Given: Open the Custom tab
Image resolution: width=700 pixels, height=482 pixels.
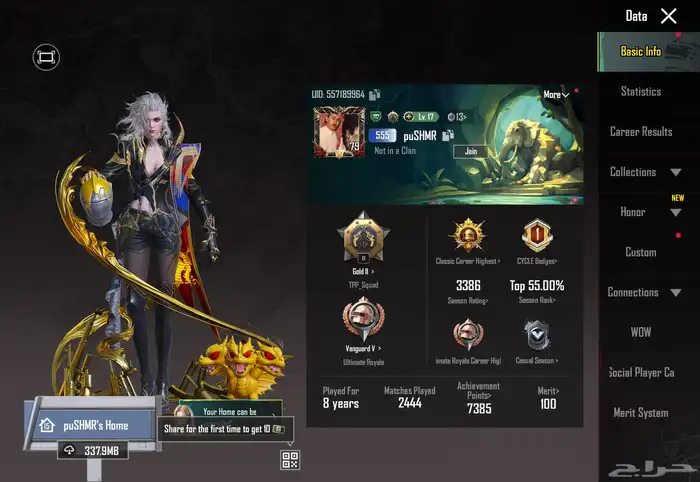Looking at the screenshot, I should point(641,252).
